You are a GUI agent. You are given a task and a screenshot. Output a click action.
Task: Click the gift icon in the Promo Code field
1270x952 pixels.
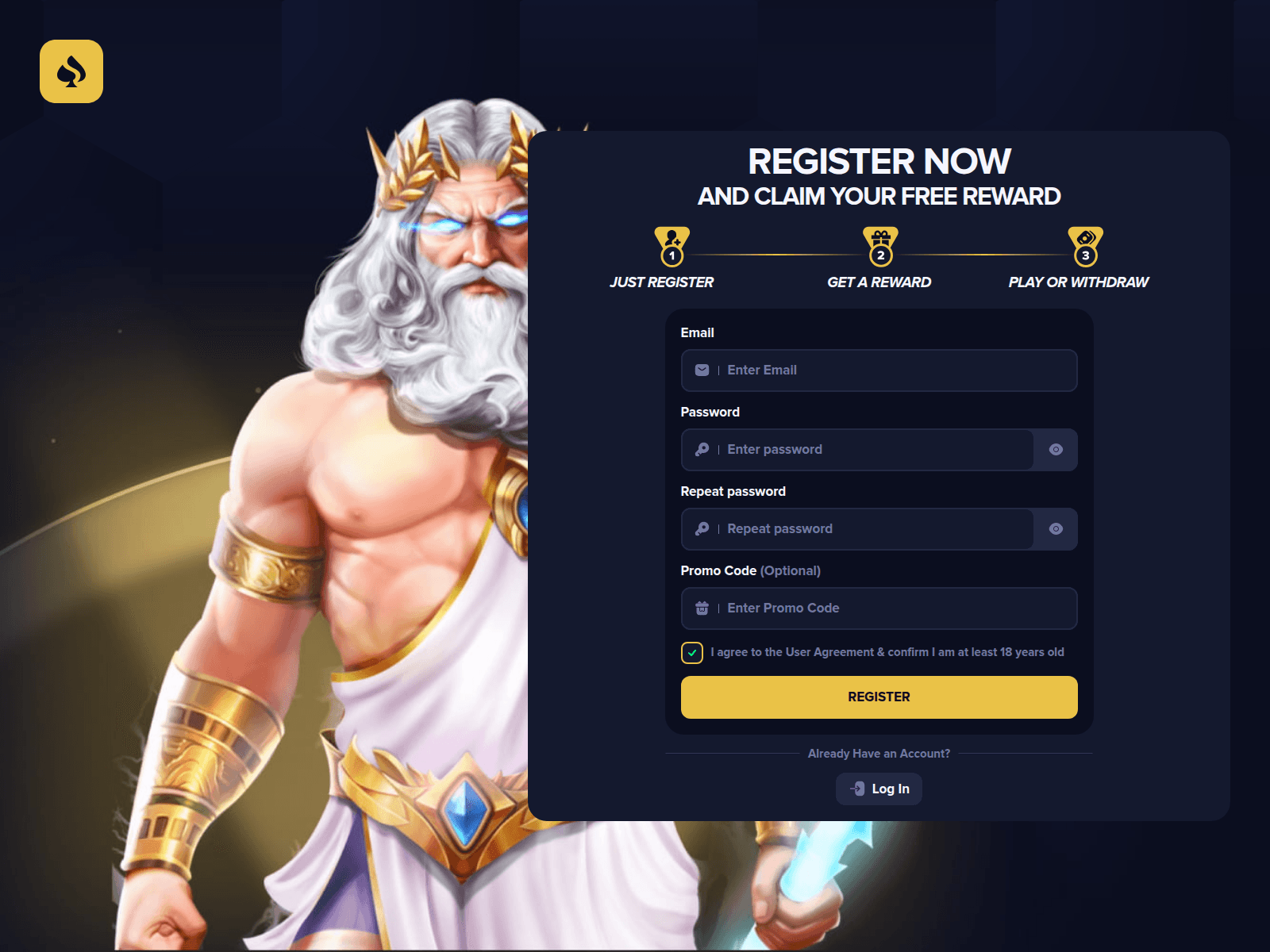point(702,608)
